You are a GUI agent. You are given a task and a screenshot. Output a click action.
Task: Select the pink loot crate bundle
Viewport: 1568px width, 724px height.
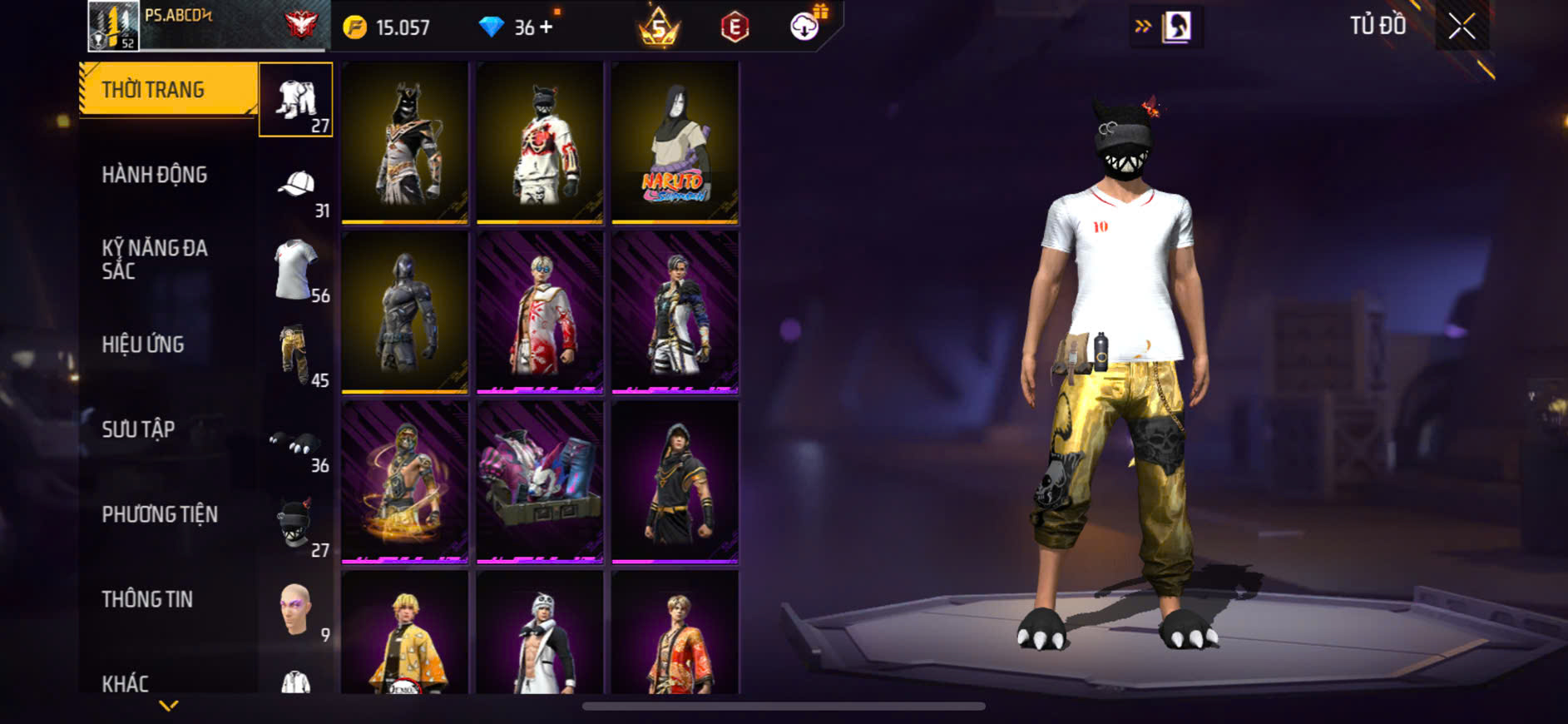(540, 482)
